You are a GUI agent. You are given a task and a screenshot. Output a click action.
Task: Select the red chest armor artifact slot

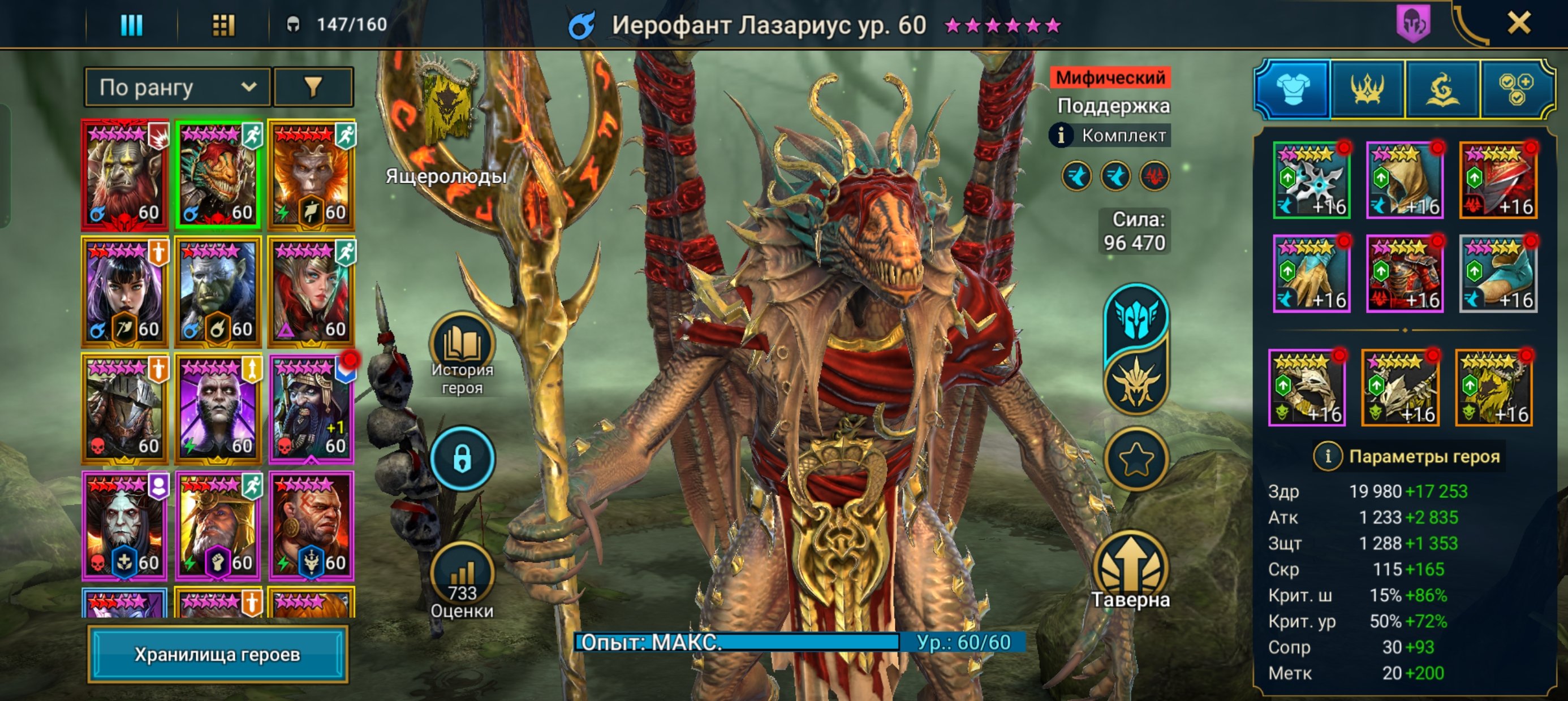[1405, 274]
